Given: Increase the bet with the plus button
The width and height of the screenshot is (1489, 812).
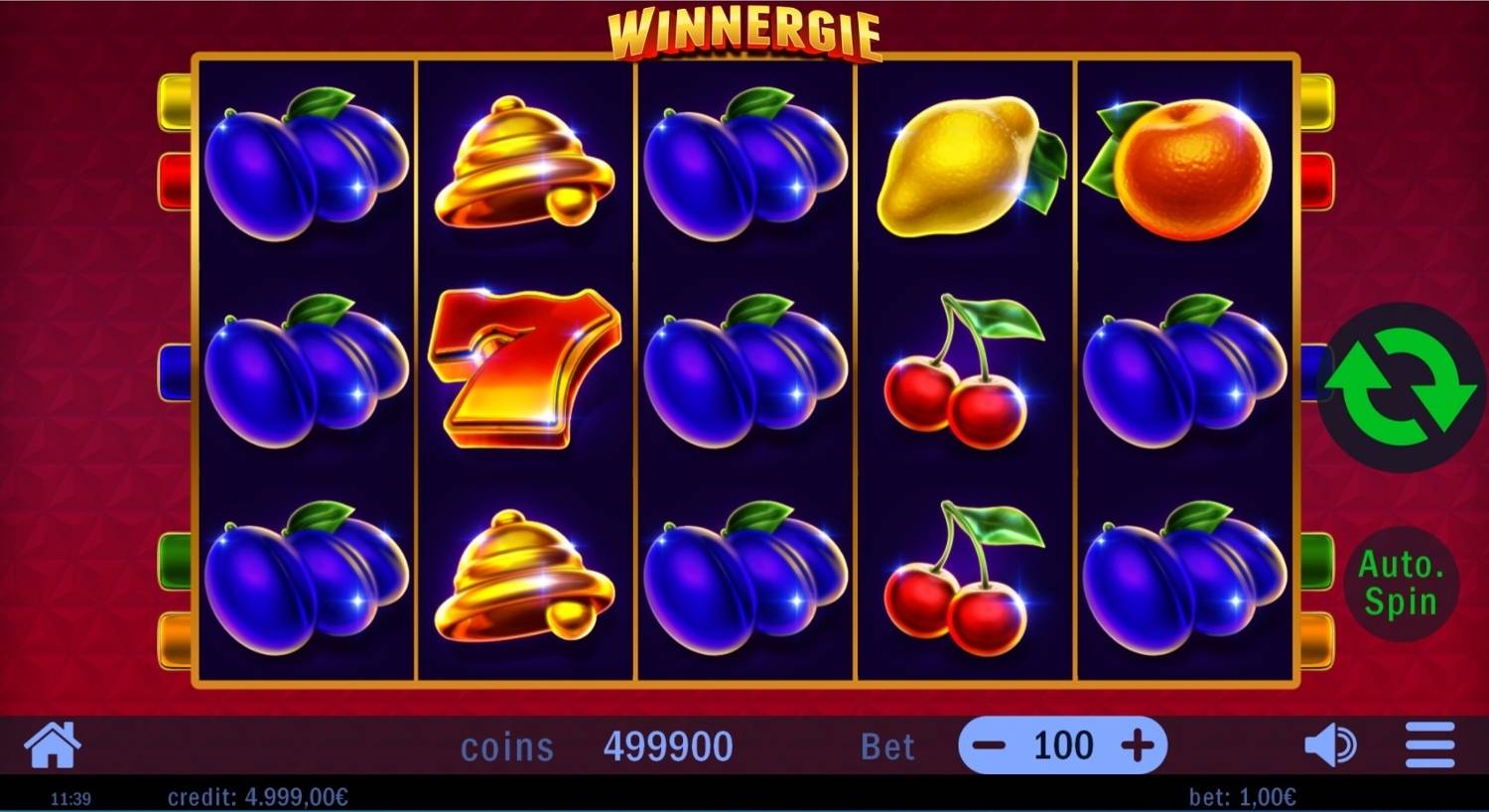Looking at the screenshot, I should pyautogui.click(x=1138, y=745).
